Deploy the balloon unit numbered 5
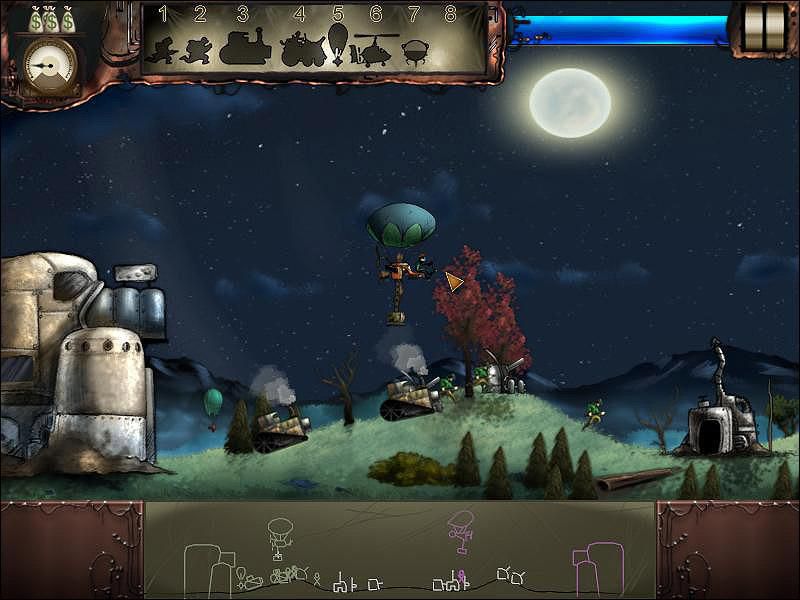This screenshot has width=800, height=600. click(338, 44)
